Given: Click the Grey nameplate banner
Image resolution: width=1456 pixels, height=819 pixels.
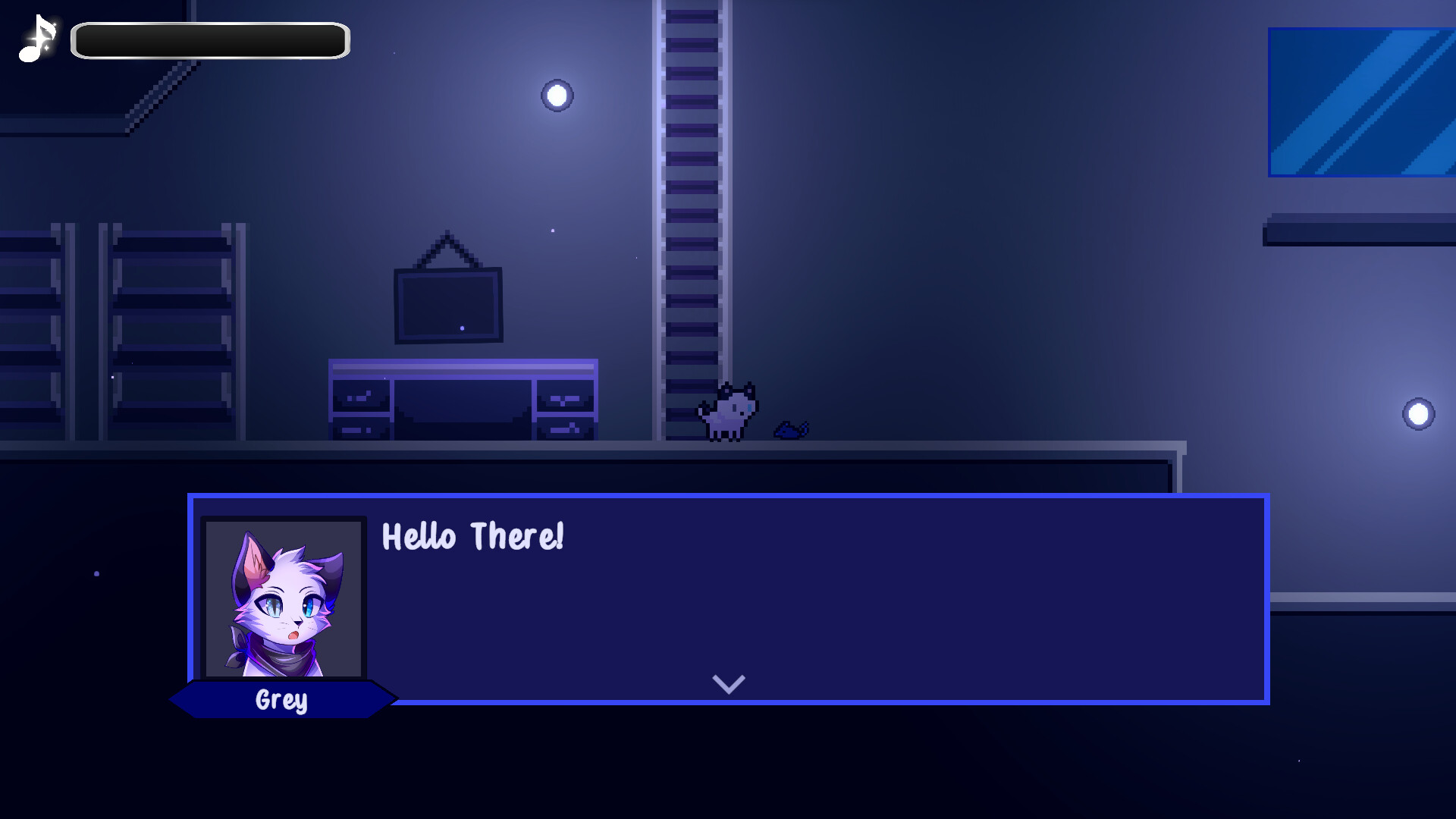Looking at the screenshot, I should pyautogui.click(x=281, y=701).
